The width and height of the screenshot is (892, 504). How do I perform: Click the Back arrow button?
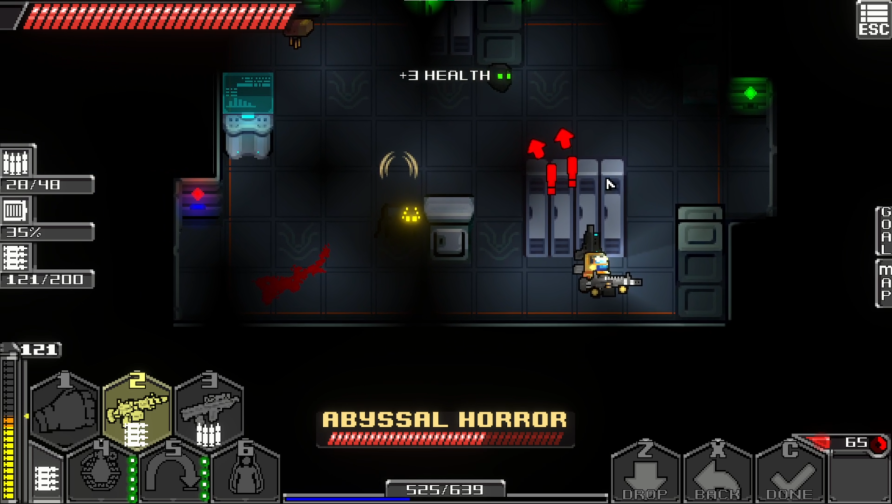click(717, 474)
